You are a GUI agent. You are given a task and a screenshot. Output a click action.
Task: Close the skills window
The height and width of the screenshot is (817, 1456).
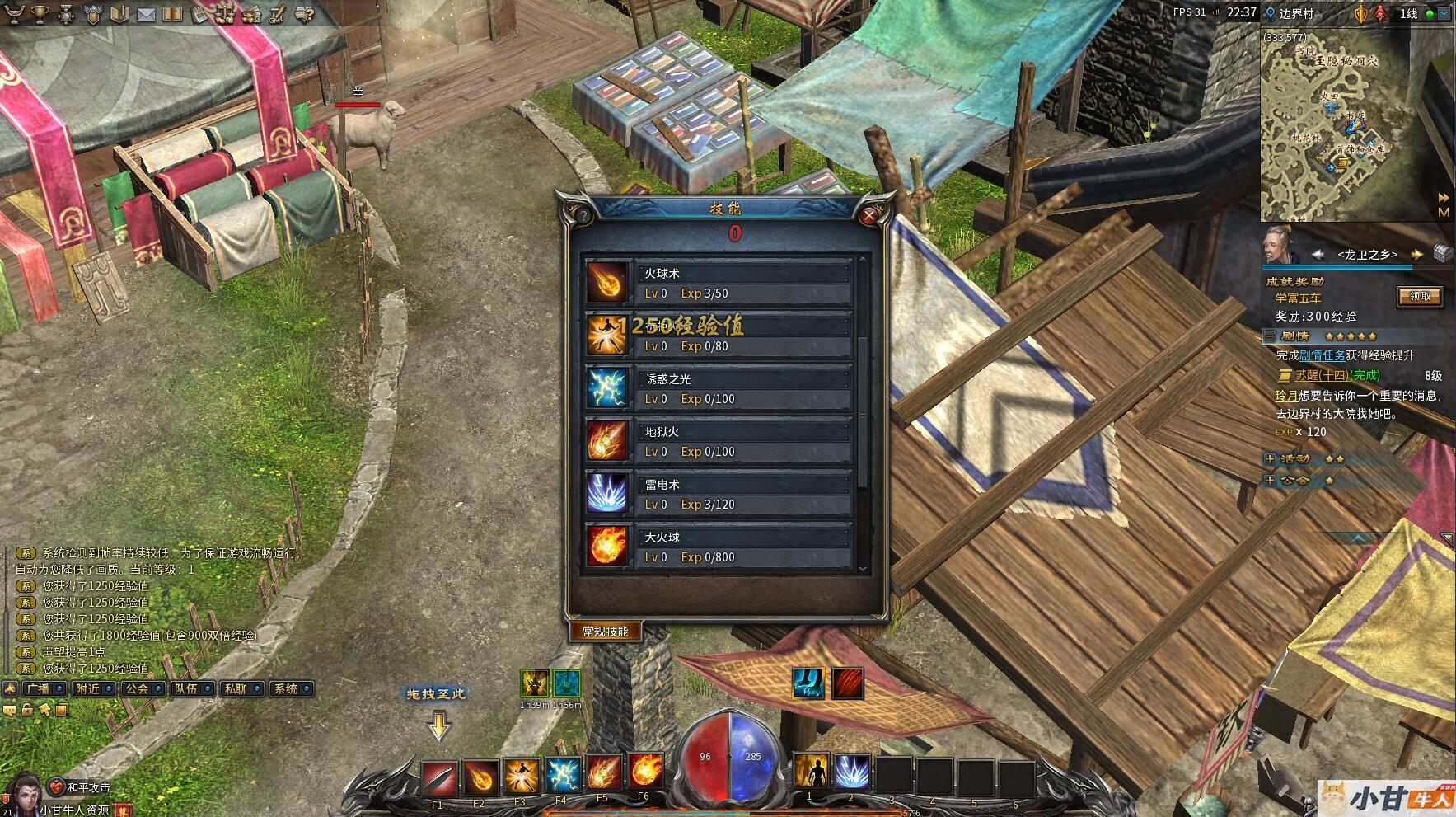point(868,216)
